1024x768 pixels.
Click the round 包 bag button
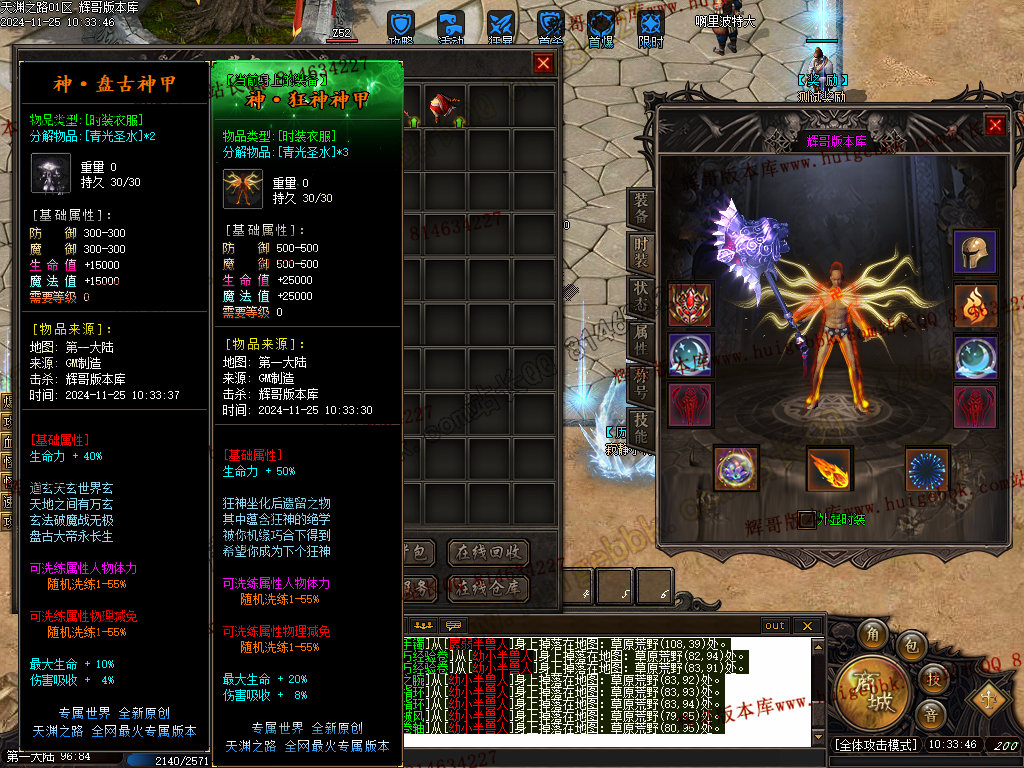coord(910,646)
